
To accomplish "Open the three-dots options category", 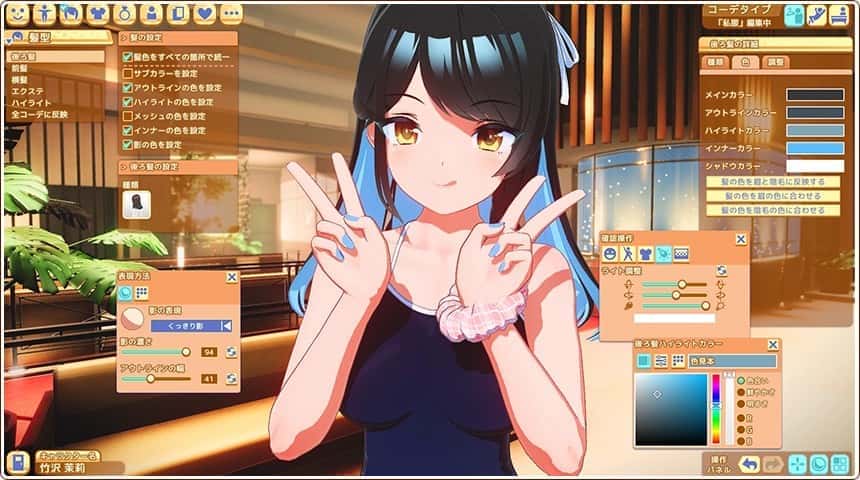I will (x=231, y=13).
